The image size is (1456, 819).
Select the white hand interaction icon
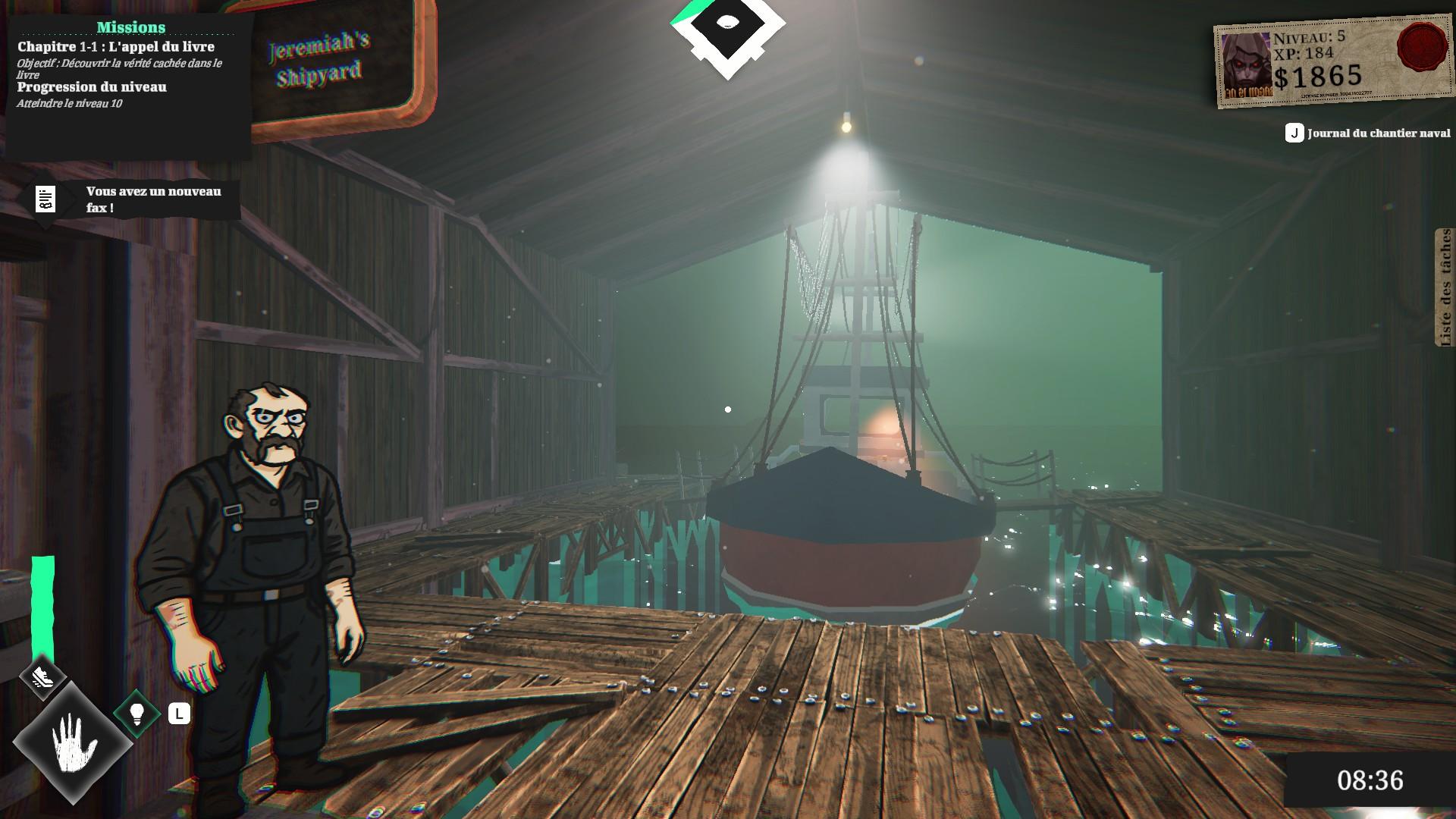click(x=74, y=741)
